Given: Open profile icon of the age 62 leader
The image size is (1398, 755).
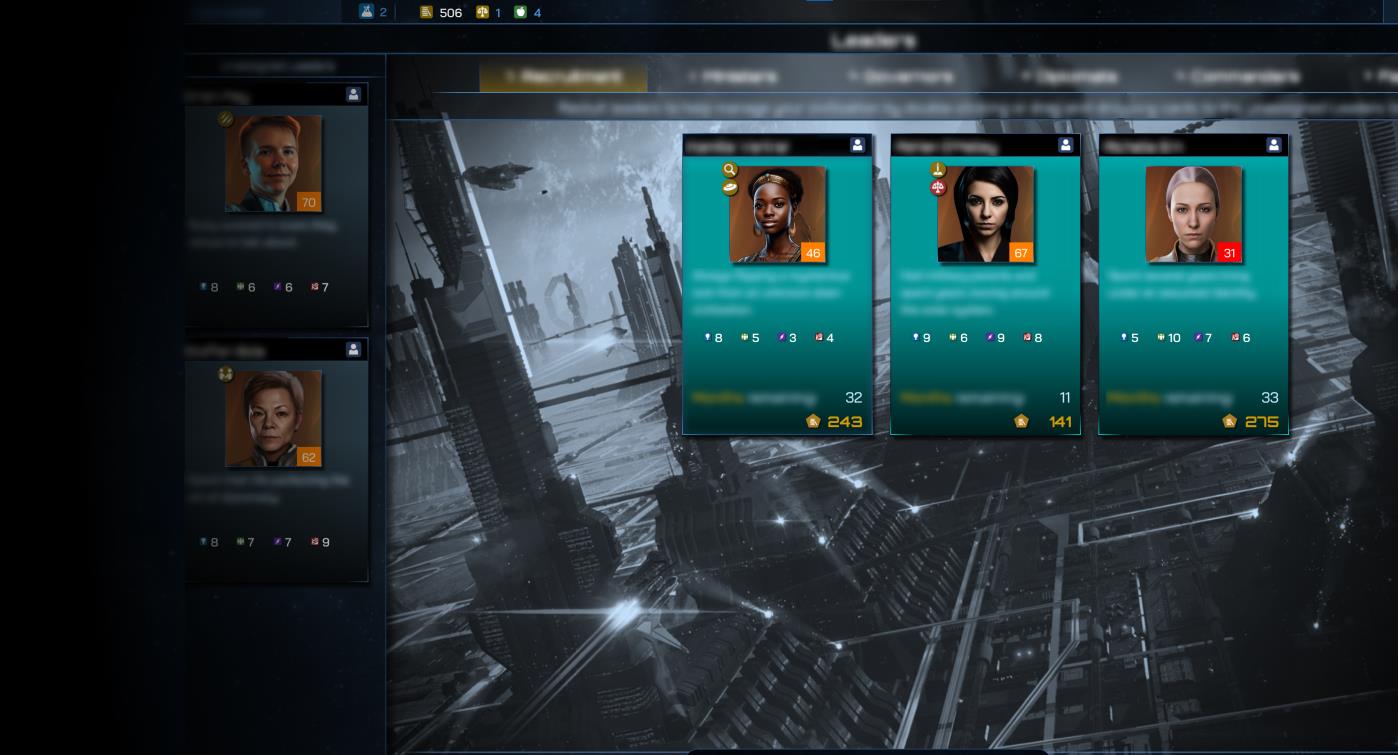Looking at the screenshot, I should (x=353, y=350).
